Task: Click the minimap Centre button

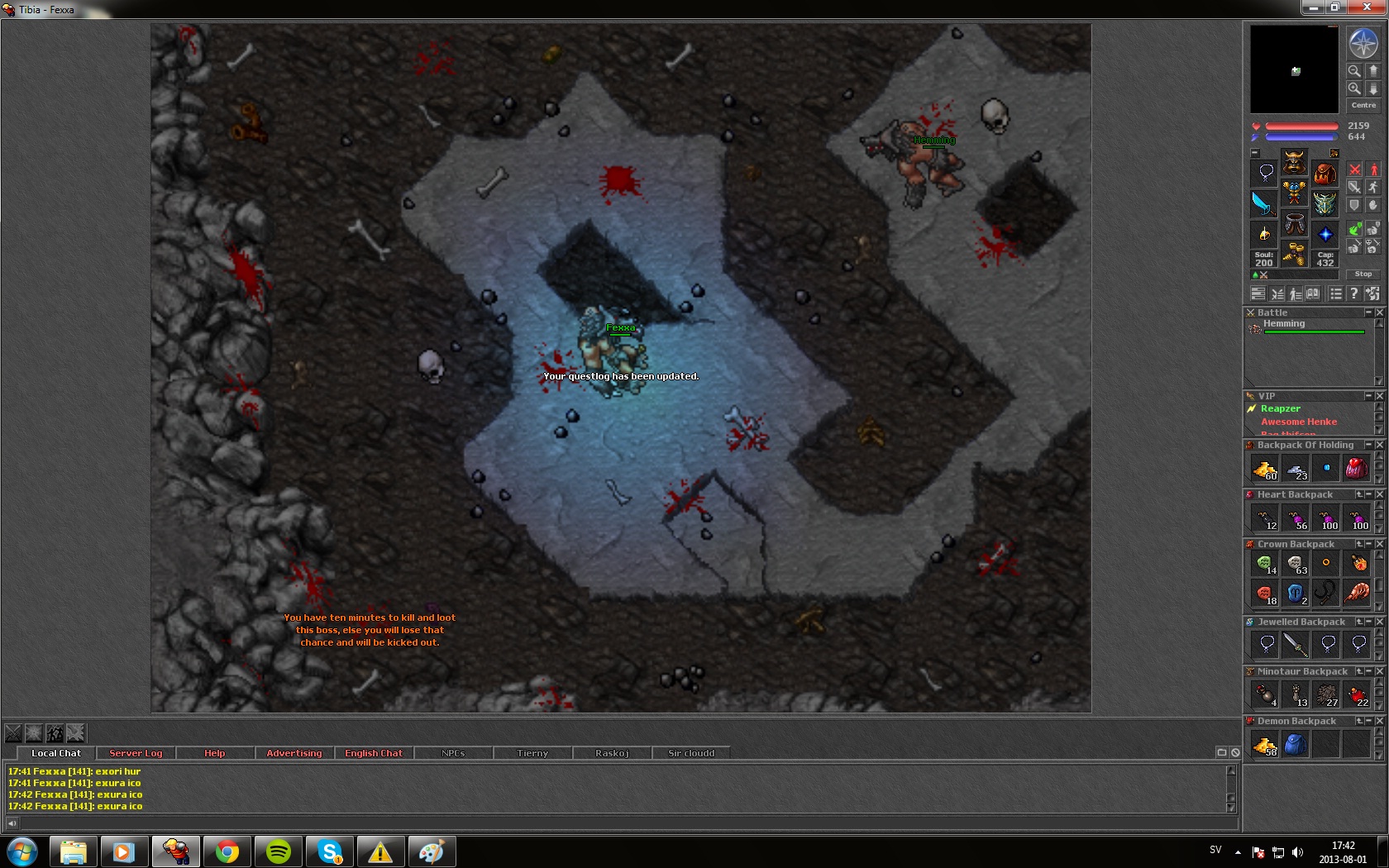Action: [x=1363, y=105]
